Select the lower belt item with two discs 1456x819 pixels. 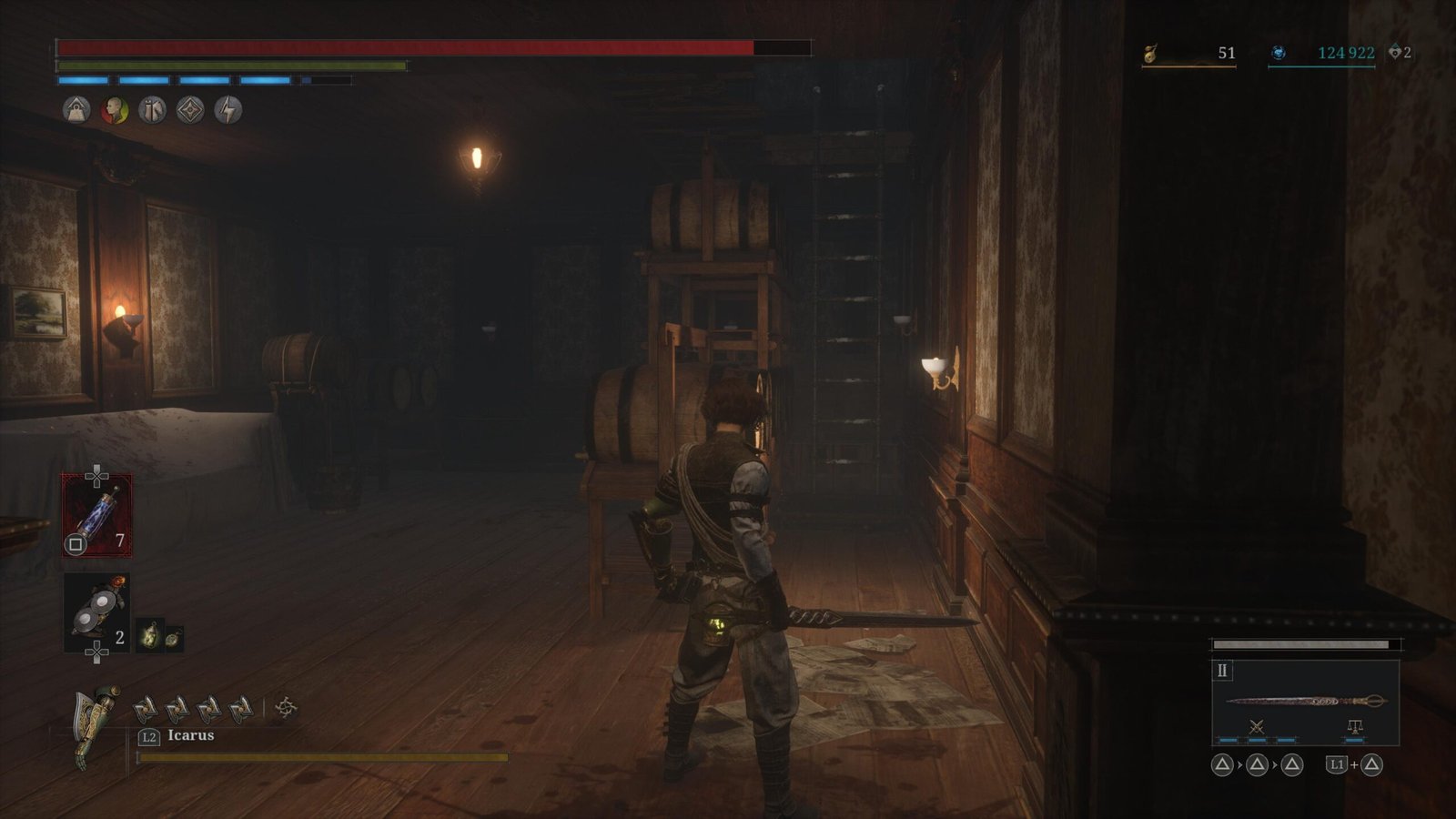96,614
